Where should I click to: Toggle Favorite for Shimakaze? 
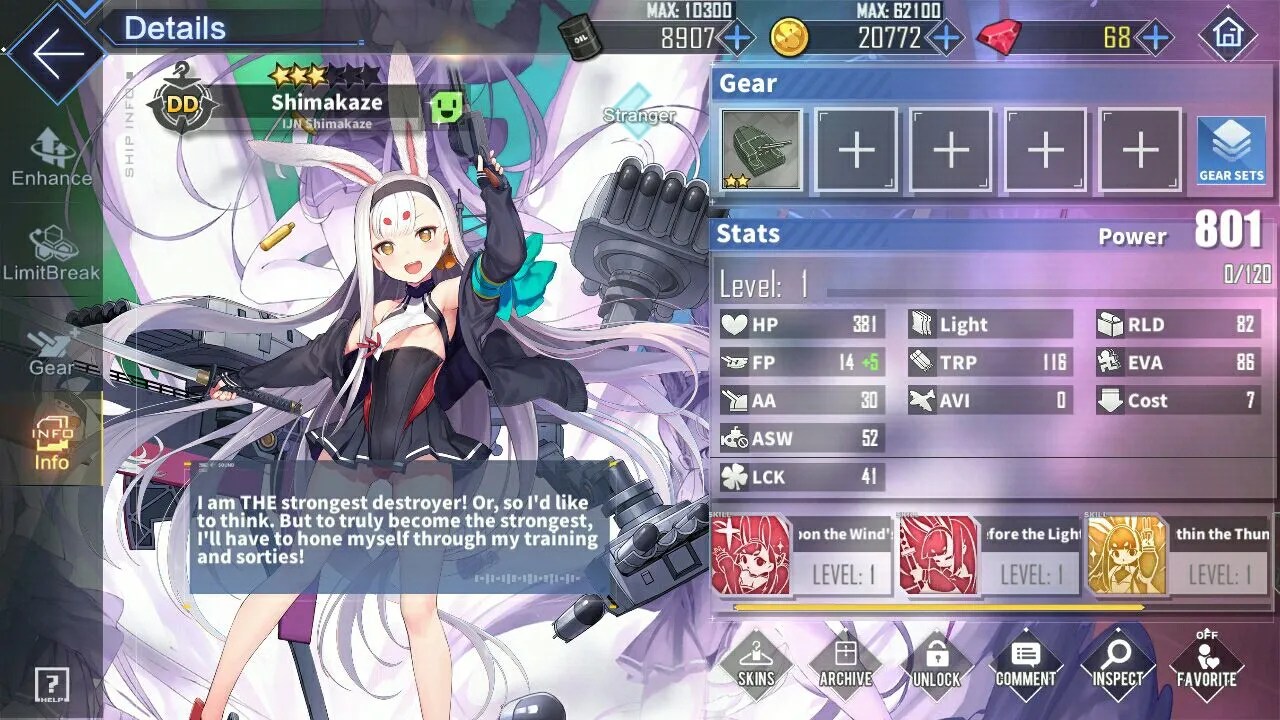click(1206, 664)
